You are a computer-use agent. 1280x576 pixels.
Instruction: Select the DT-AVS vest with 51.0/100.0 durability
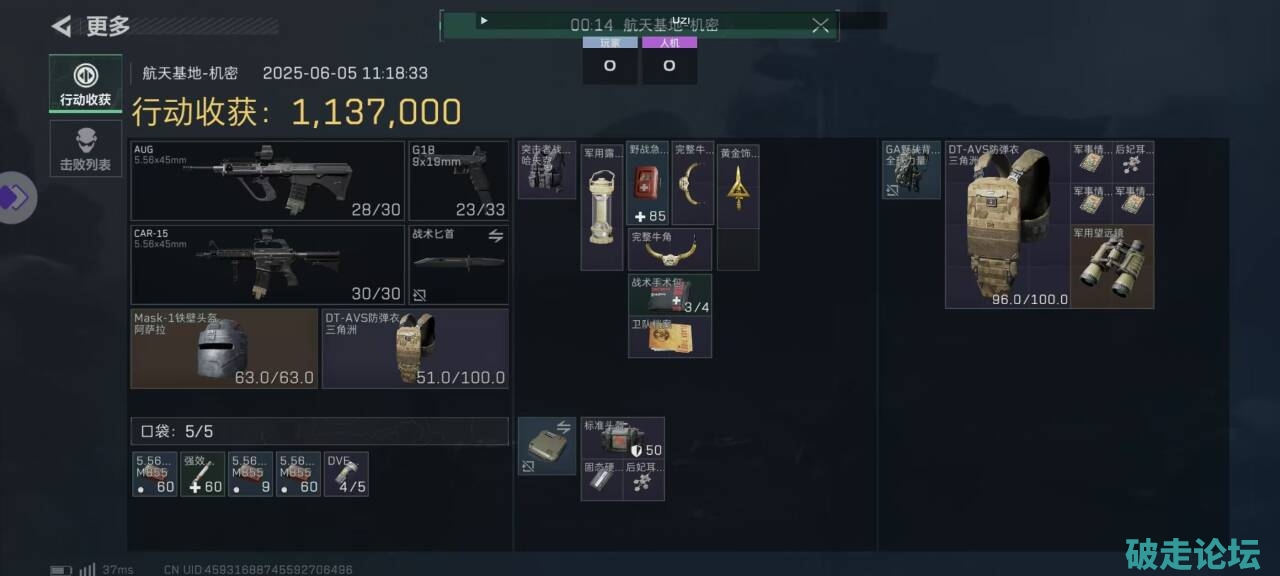click(x=415, y=348)
